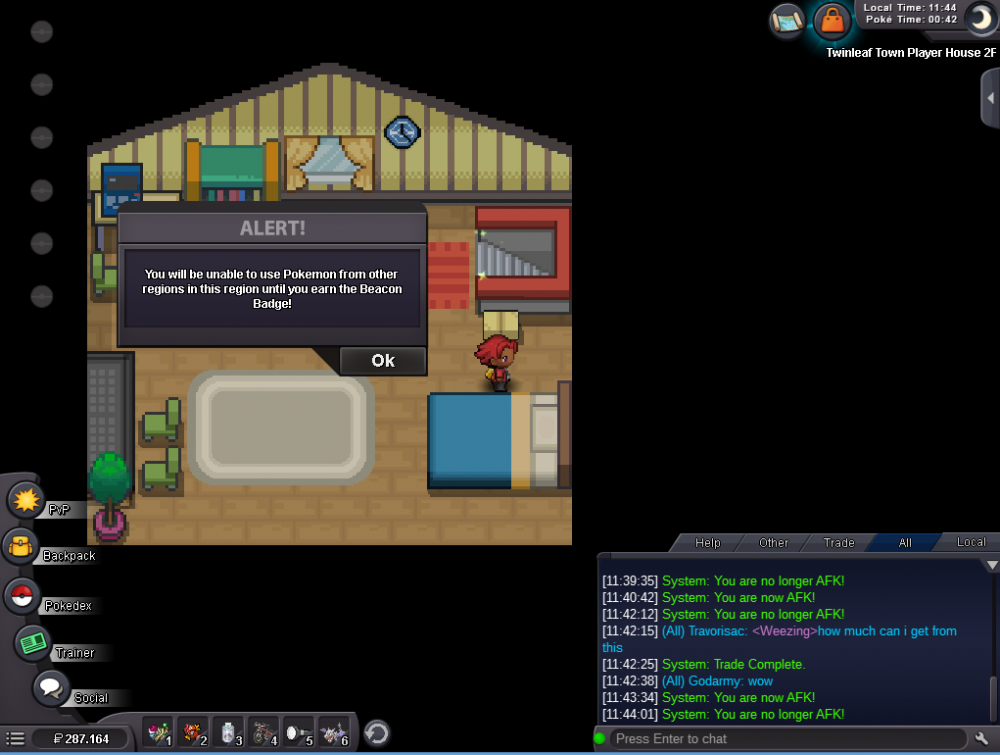Open the Social menu
The width and height of the screenshot is (1000, 755).
click(51, 688)
